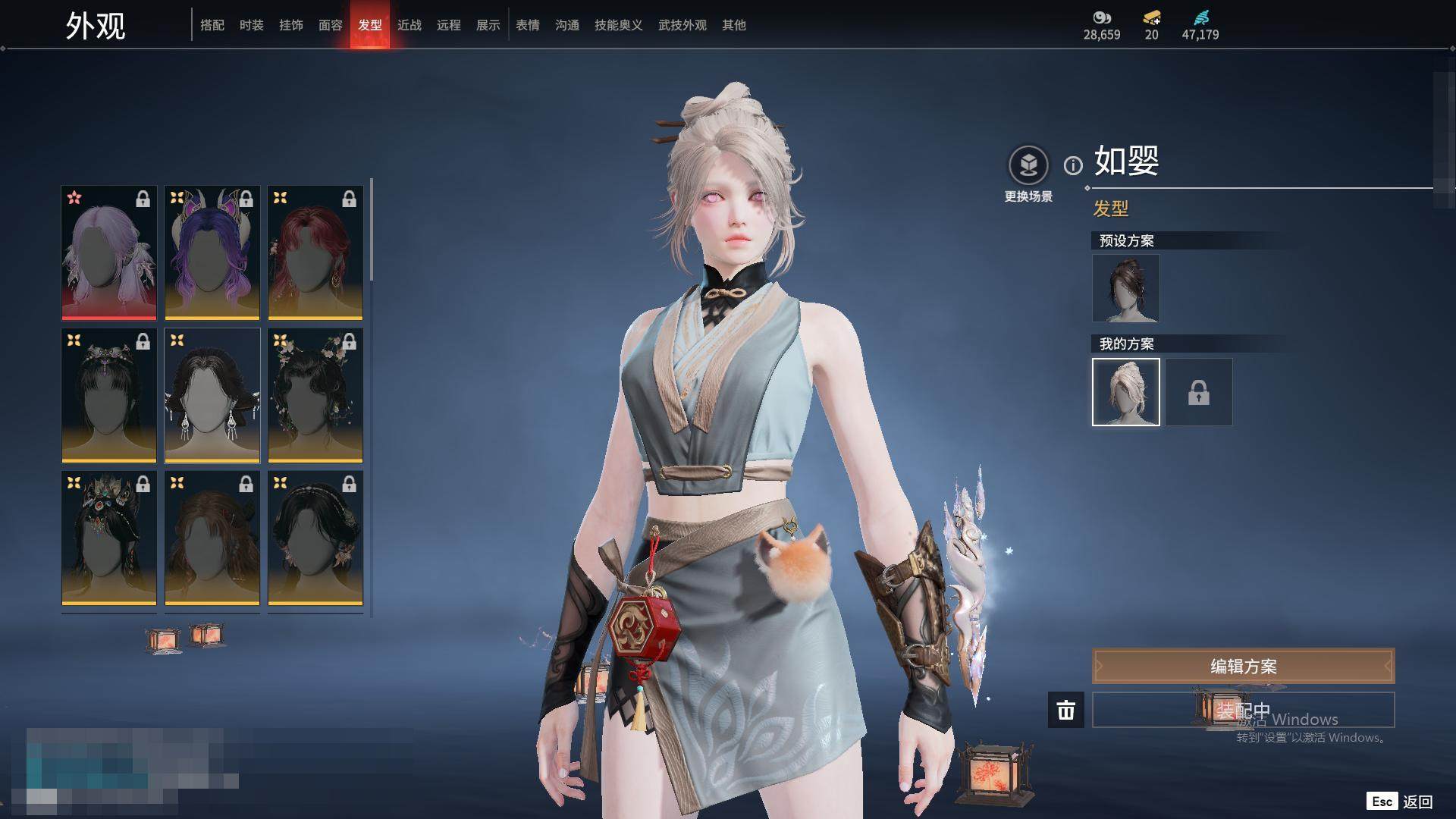The width and height of the screenshot is (1456, 819).
Task: Open the 其他 tab
Action: click(x=734, y=25)
